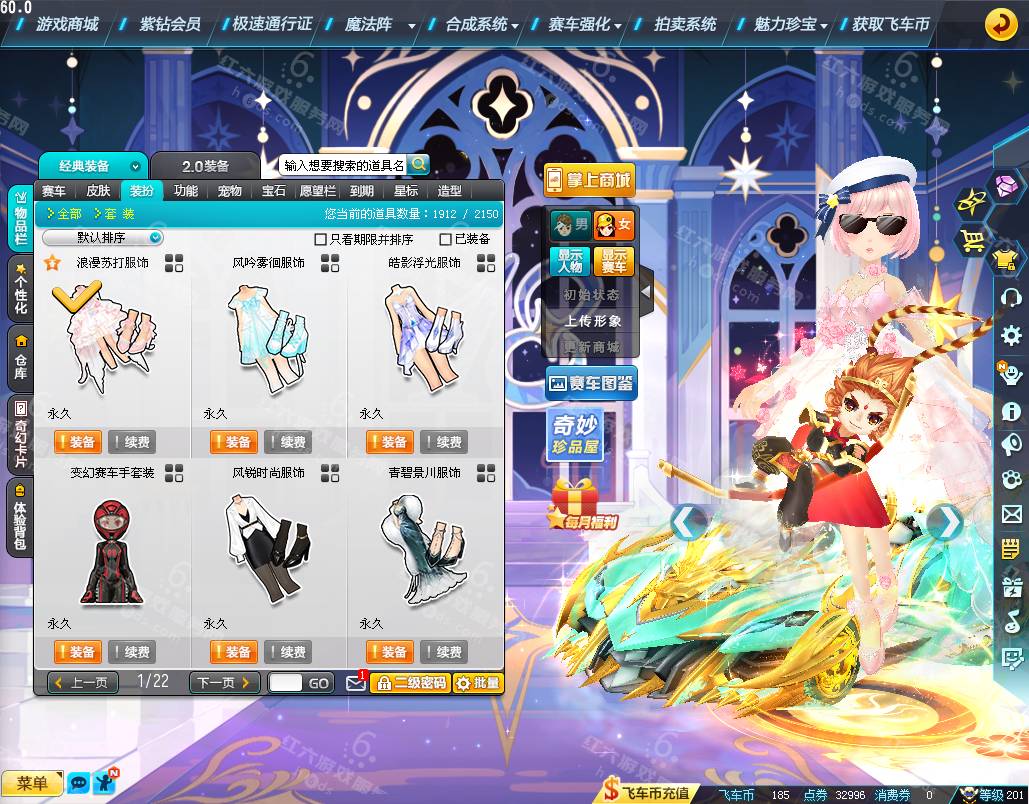Click the 批量 batch button
This screenshot has width=1029, height=804.
[477, 683]
